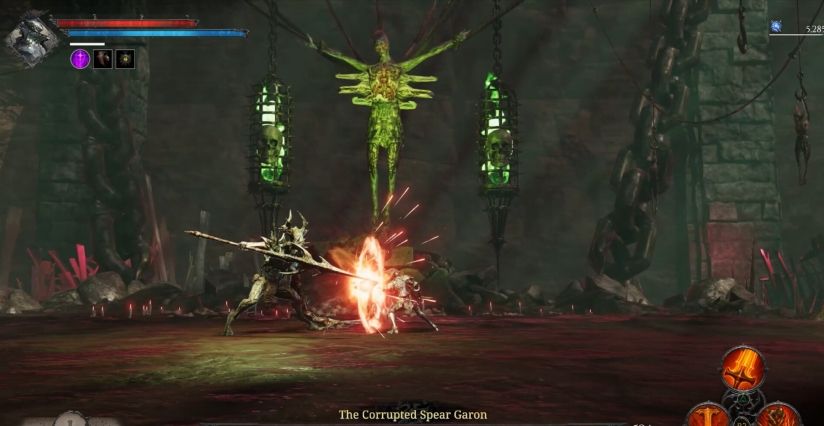Click the armored character portrait
This screenshot has width=824, height=426.
[28, 38]
